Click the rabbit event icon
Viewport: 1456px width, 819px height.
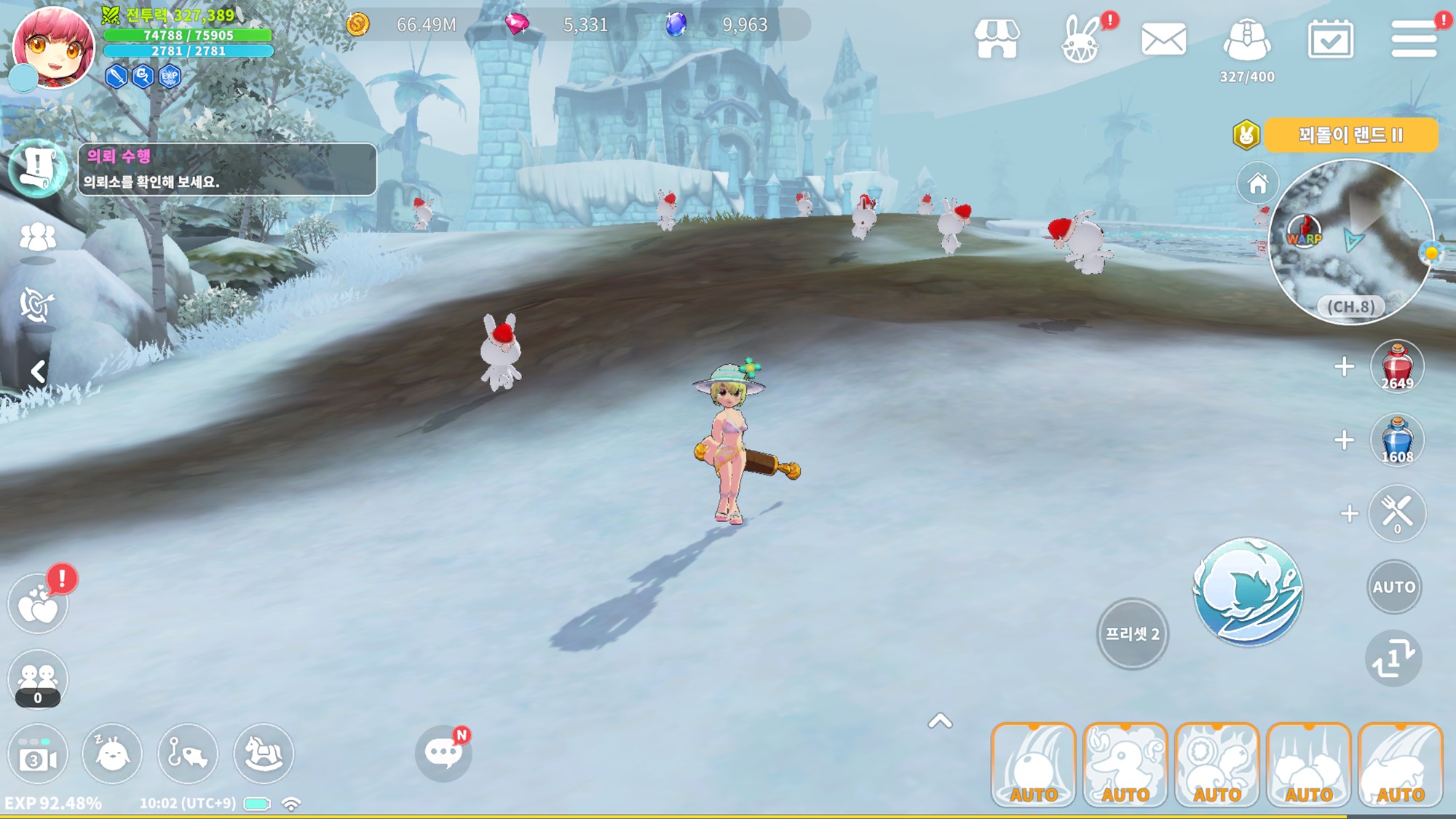tap(1080, 41)
